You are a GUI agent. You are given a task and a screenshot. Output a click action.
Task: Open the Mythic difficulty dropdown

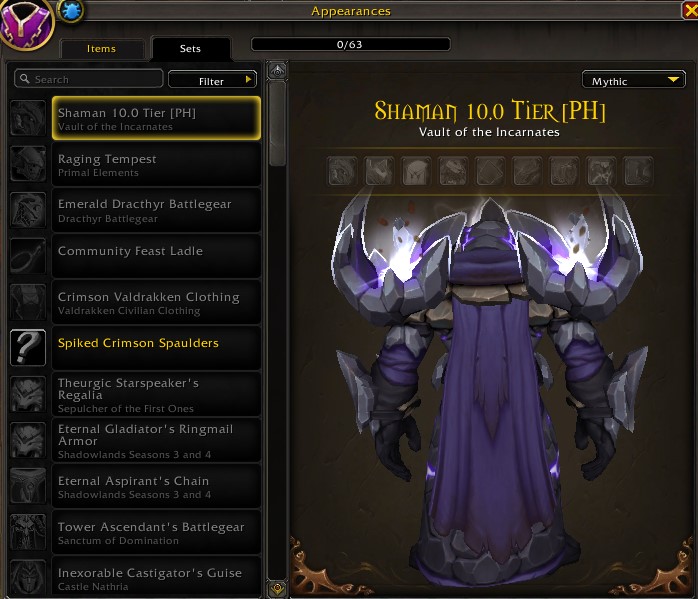(x=633, y=81)
